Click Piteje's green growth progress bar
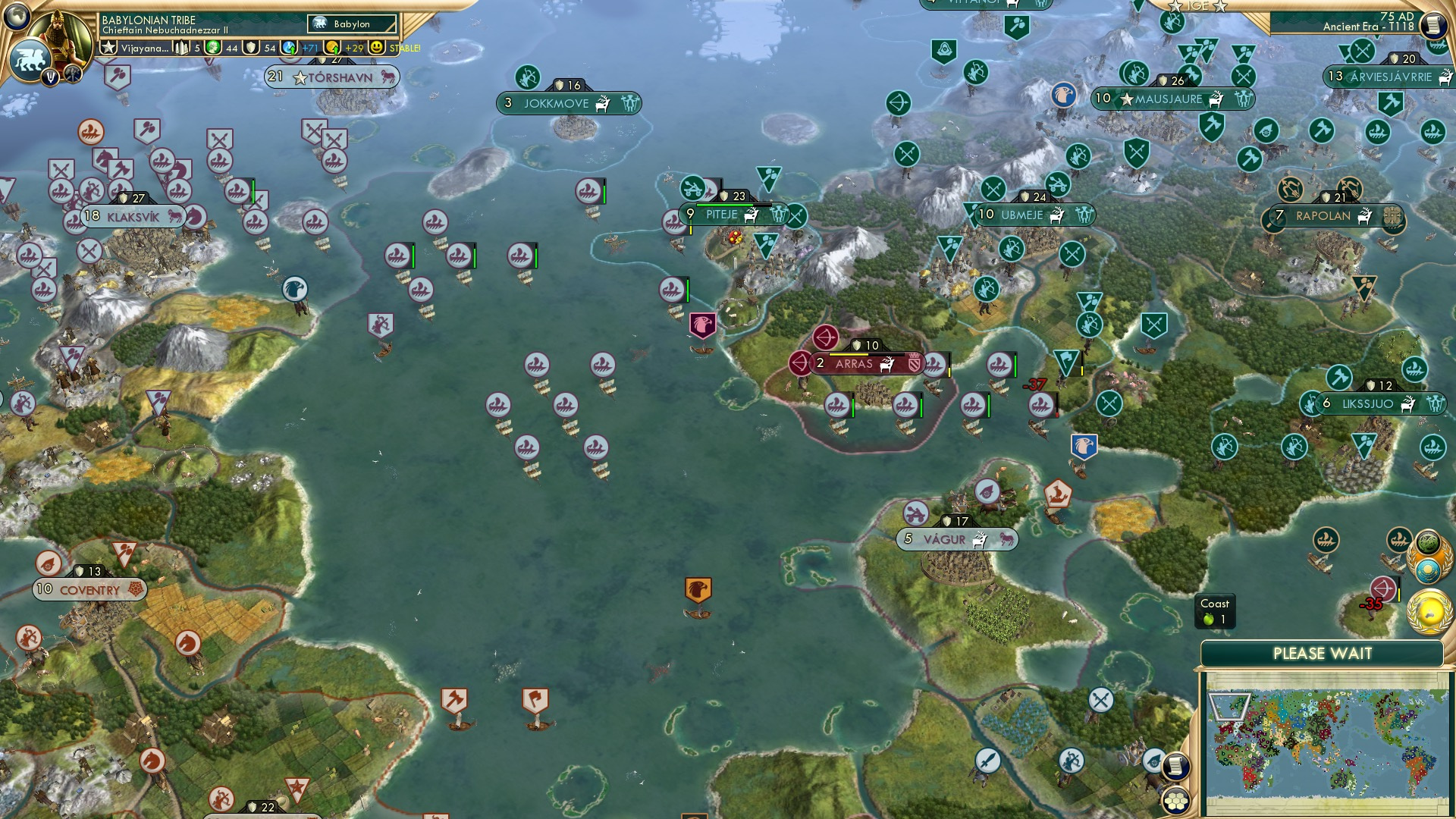This screenshot has width=1456, height=819. click(732, 203)
